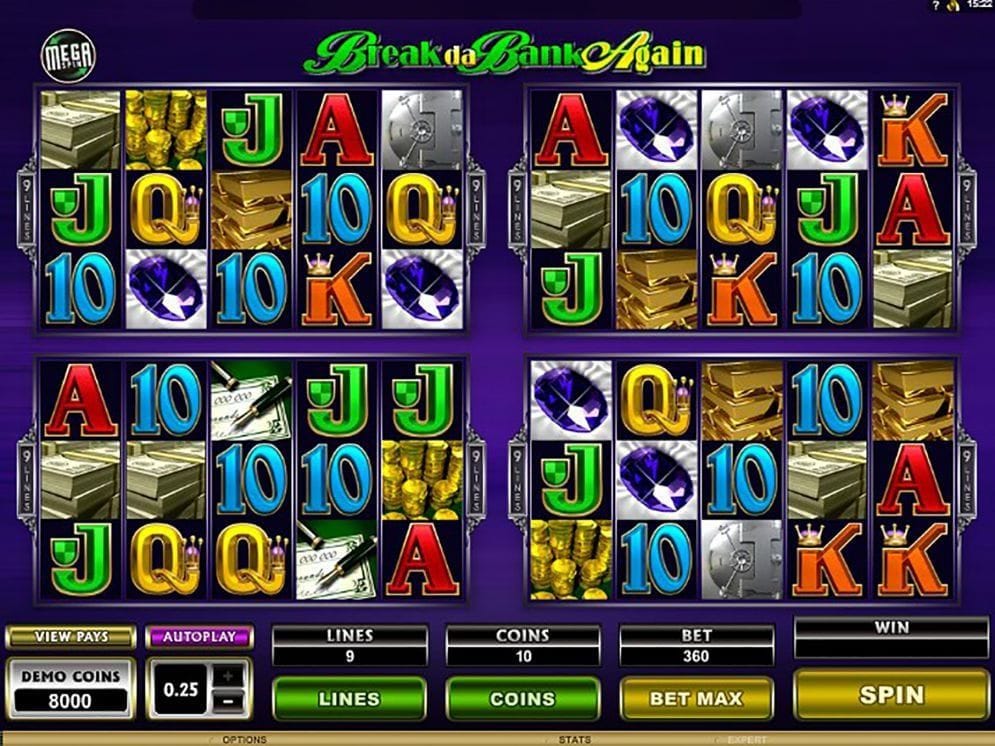Screen dimensions: 995x746
Task: Click the BET MAX button
Action: tap(697, 699)
